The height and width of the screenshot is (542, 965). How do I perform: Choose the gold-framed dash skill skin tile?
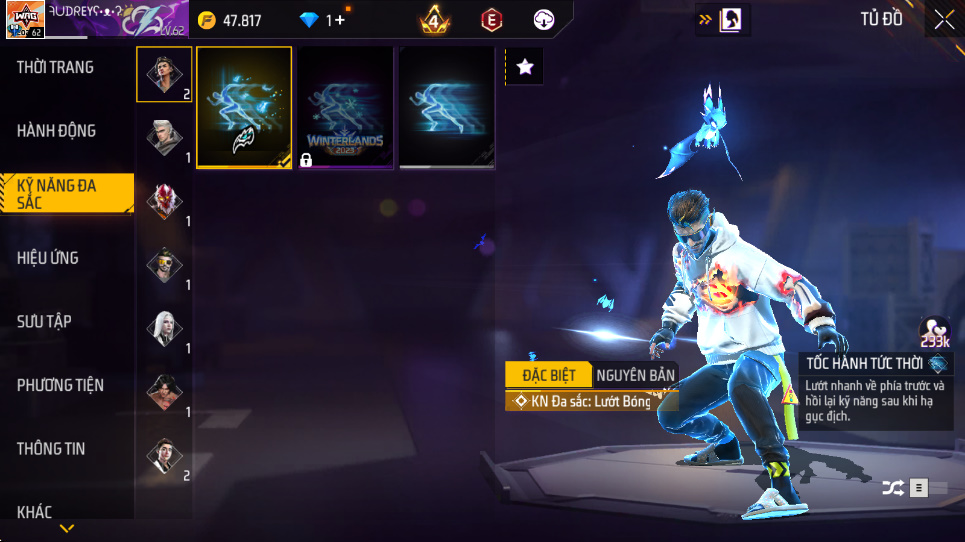point(244,107)
